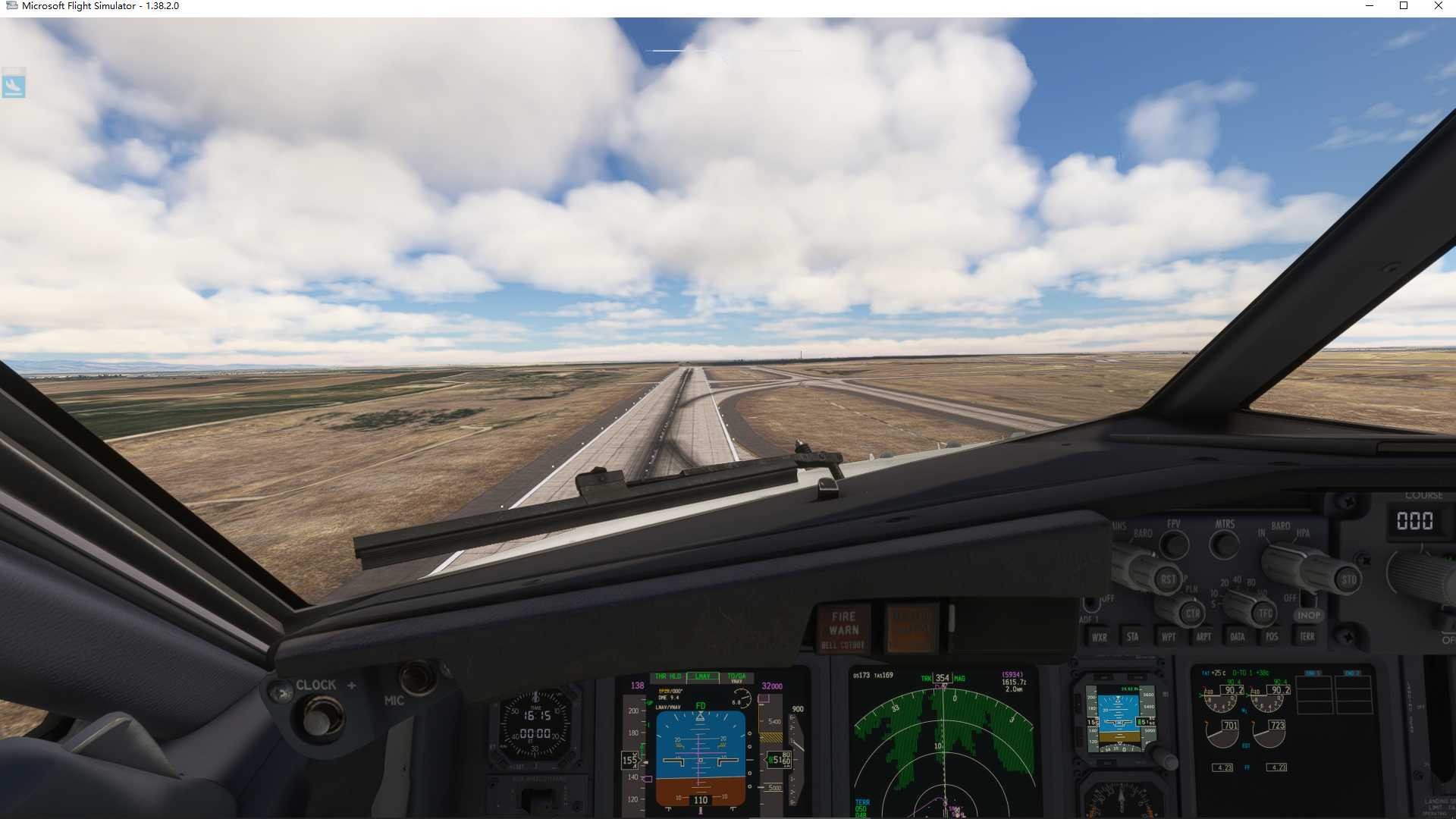Enable the STA stations map button

click(x=1132, y=637)
